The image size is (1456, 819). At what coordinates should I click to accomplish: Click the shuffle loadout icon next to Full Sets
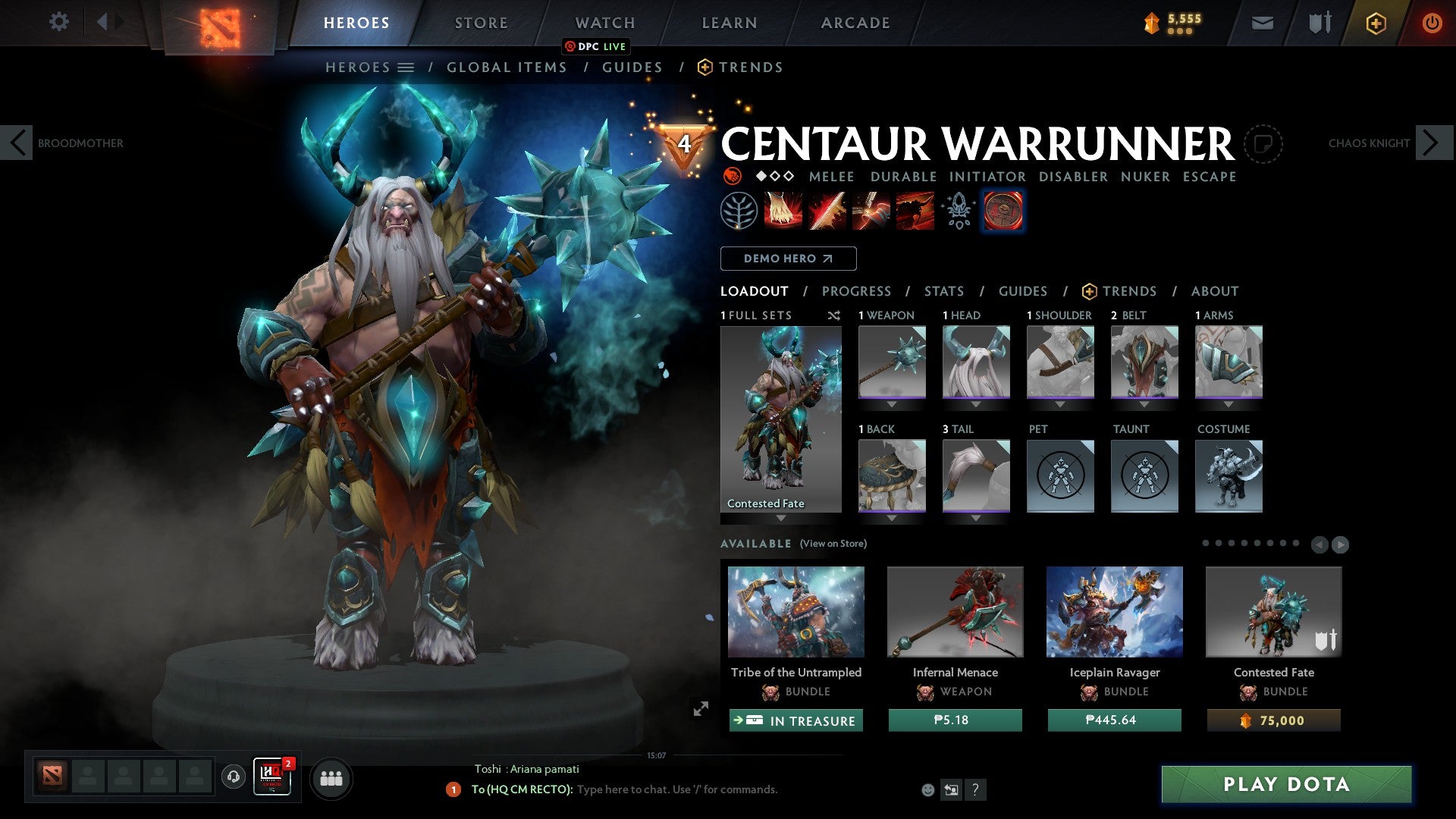pos(834,315)
